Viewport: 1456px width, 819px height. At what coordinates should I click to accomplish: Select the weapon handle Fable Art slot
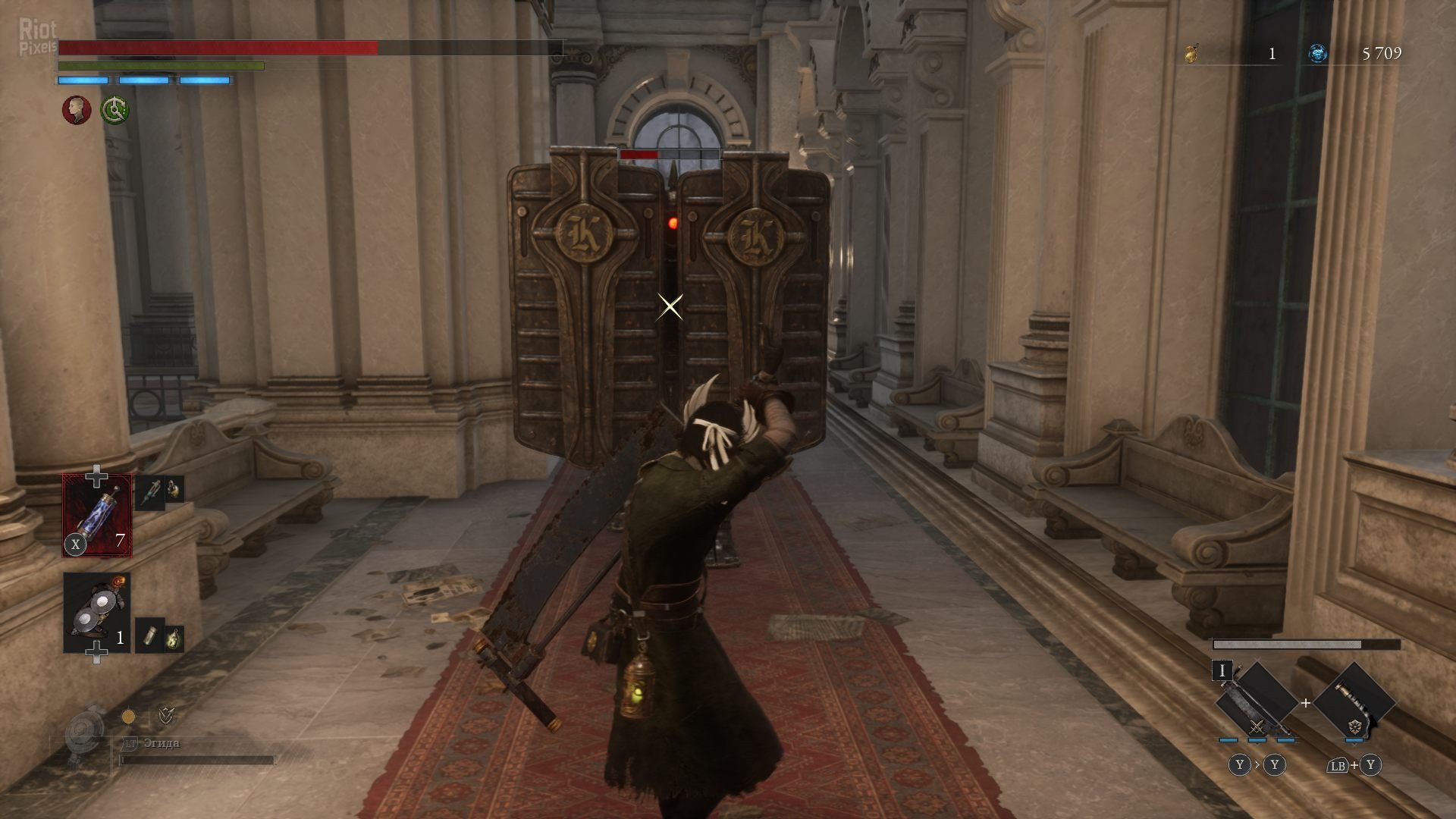click(1354, 701)
